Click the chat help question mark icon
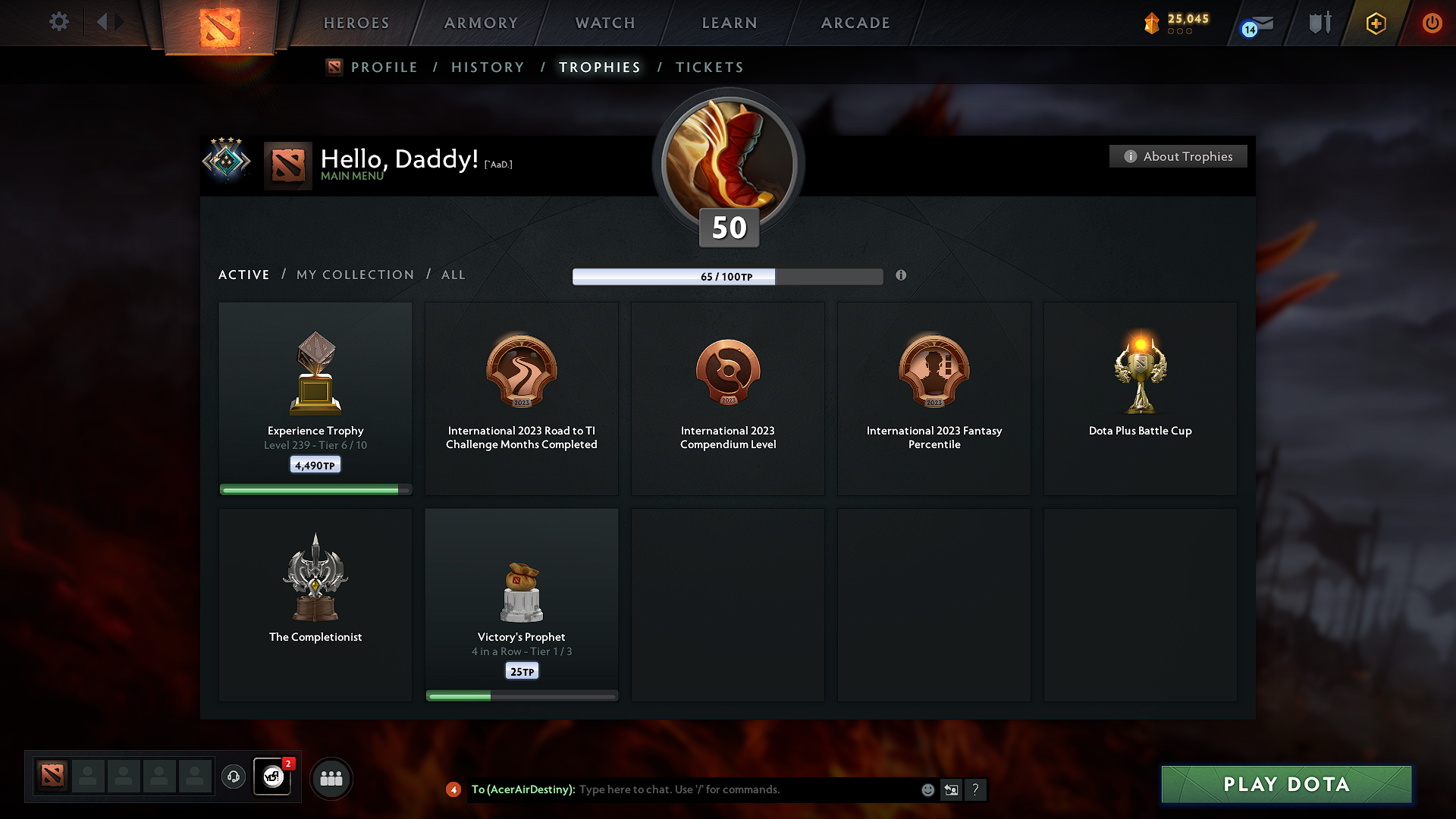Image resolution: width=1456 pixels, height=819 pixels. 976,789
